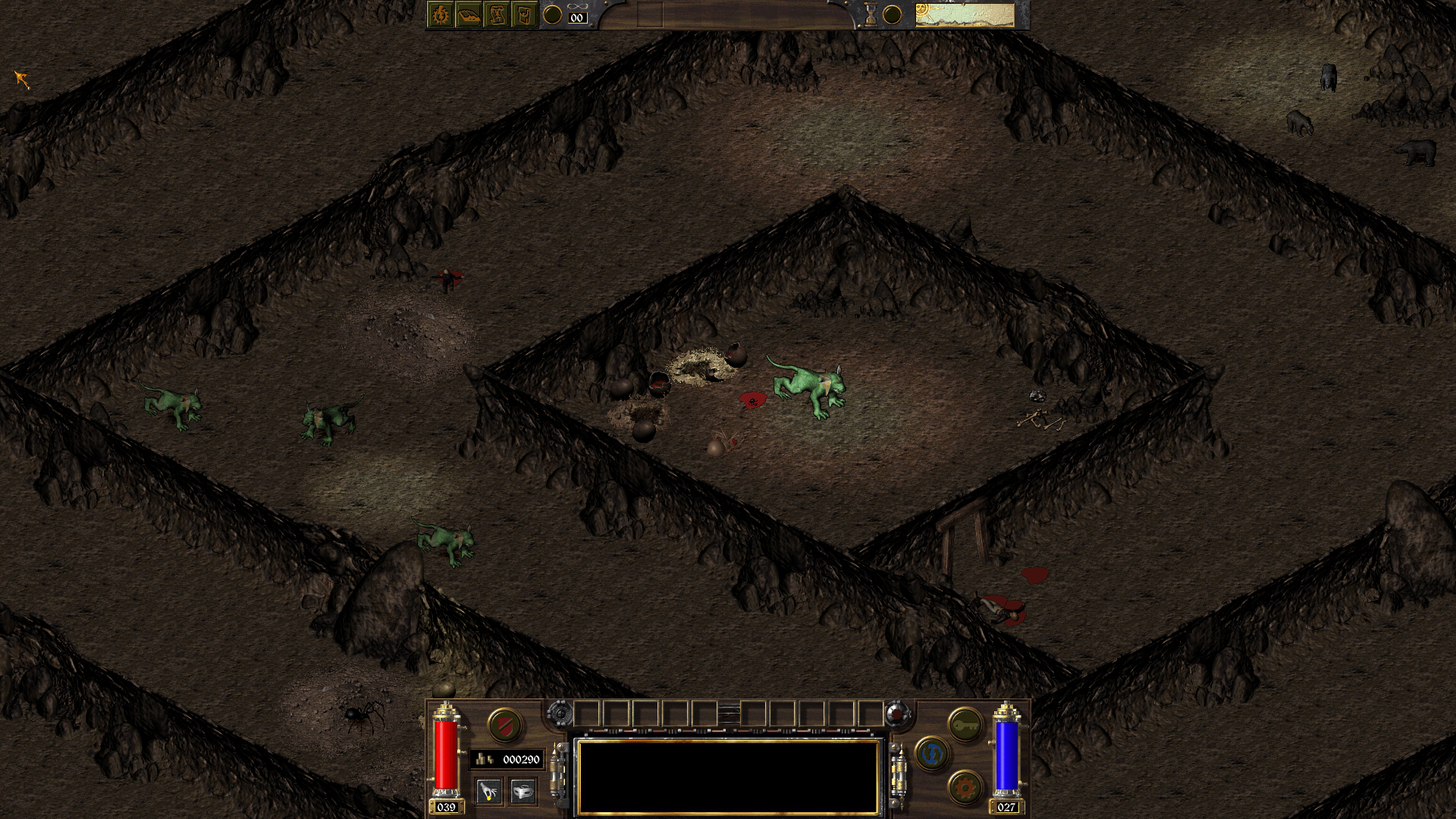Open the options menu via the gear button

click(x=965, y=789)
